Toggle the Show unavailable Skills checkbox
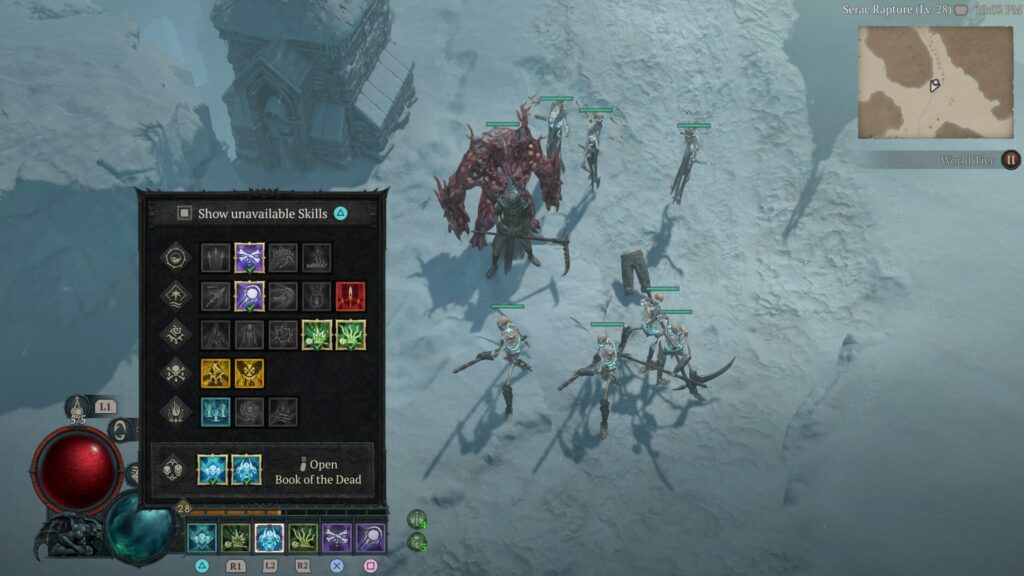The width and height of the screenshot is (1024, 576). [x=184, y=213]
